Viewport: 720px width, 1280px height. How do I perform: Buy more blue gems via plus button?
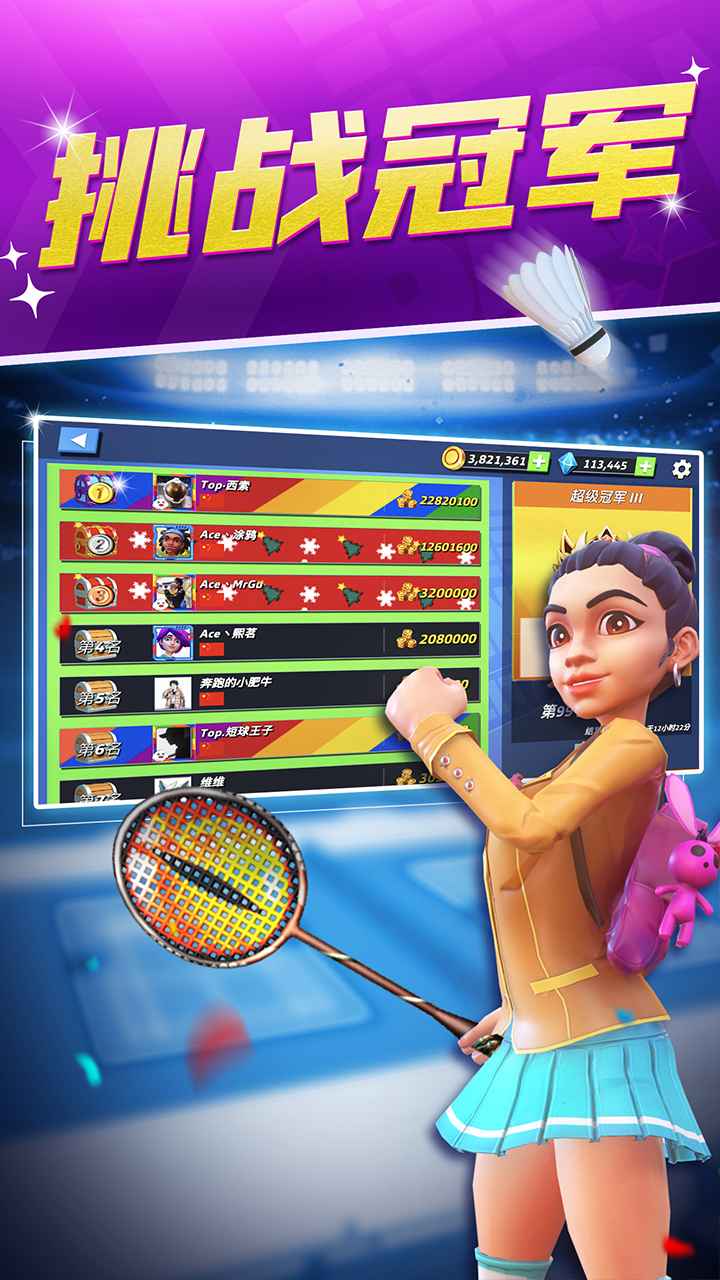coord(646,465)
